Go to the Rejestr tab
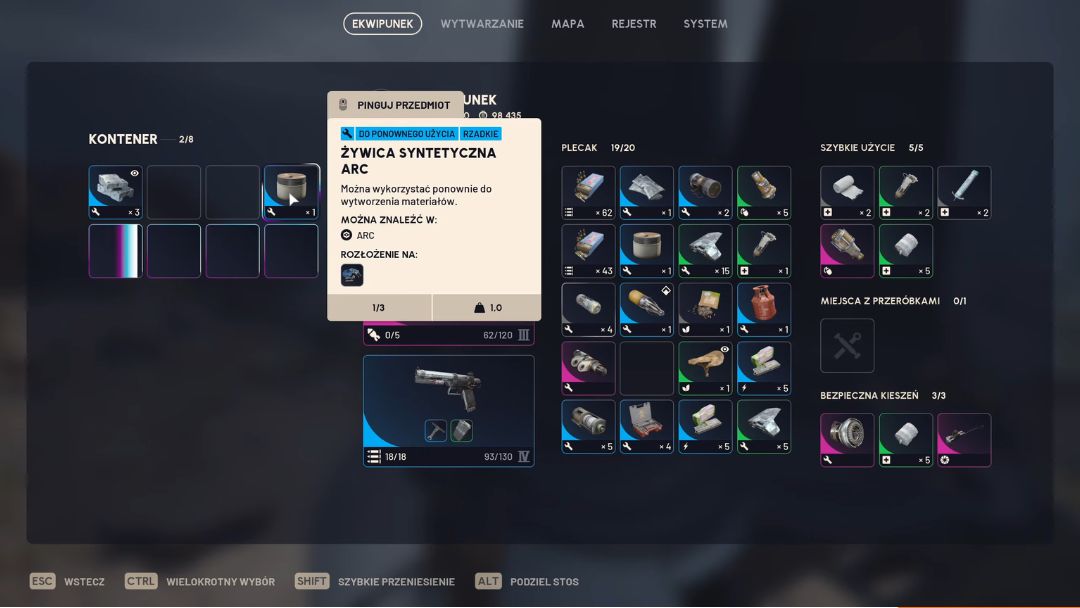Viewport: 1080px width, 608px height. point(634,24)
